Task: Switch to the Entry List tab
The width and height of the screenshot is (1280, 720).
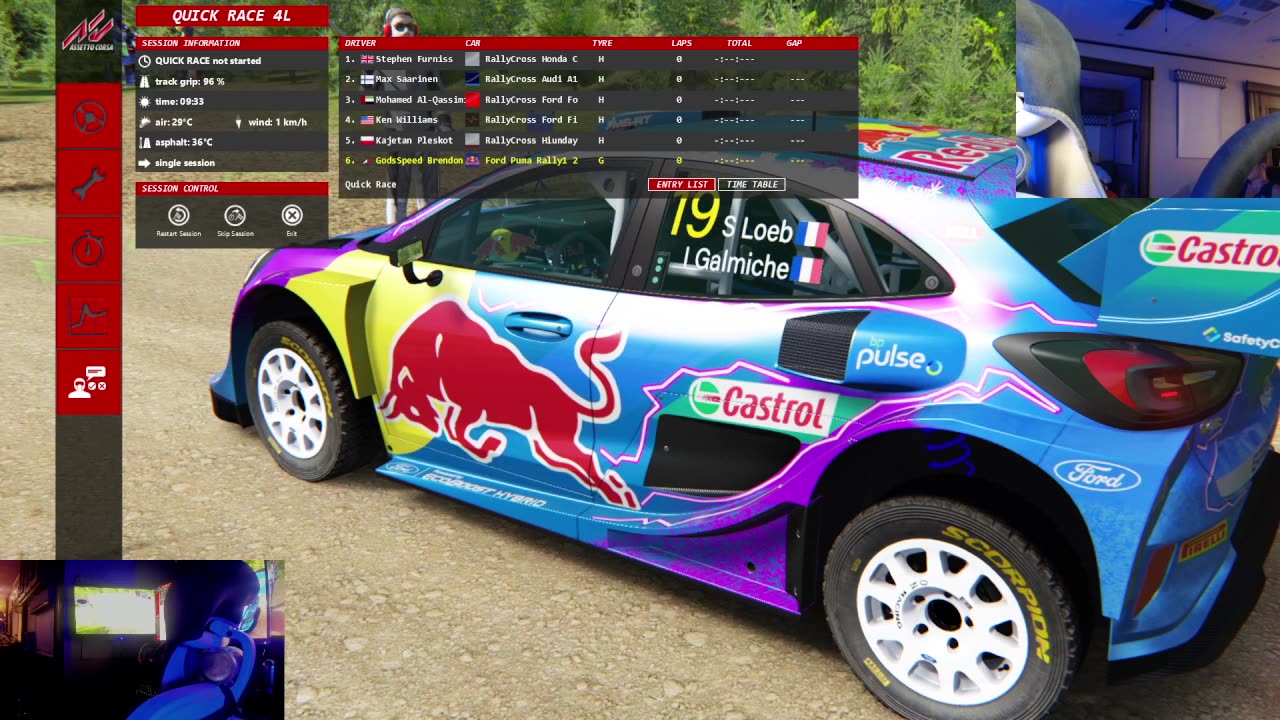Action: coord(681,185)
